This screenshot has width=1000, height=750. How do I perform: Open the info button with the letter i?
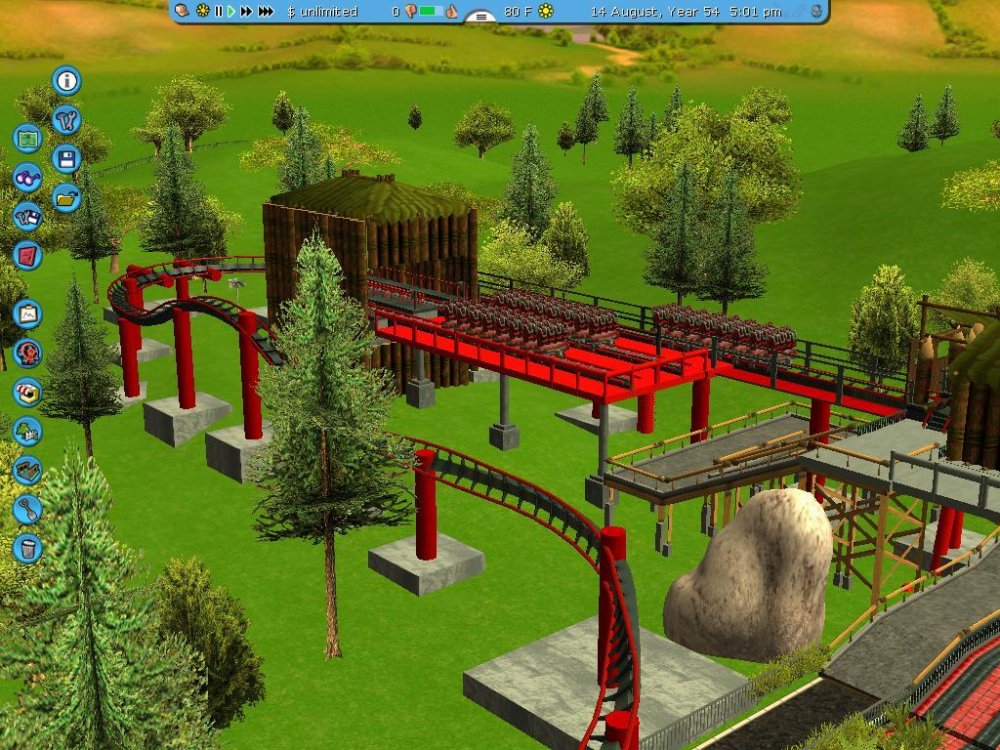(66, 80)
